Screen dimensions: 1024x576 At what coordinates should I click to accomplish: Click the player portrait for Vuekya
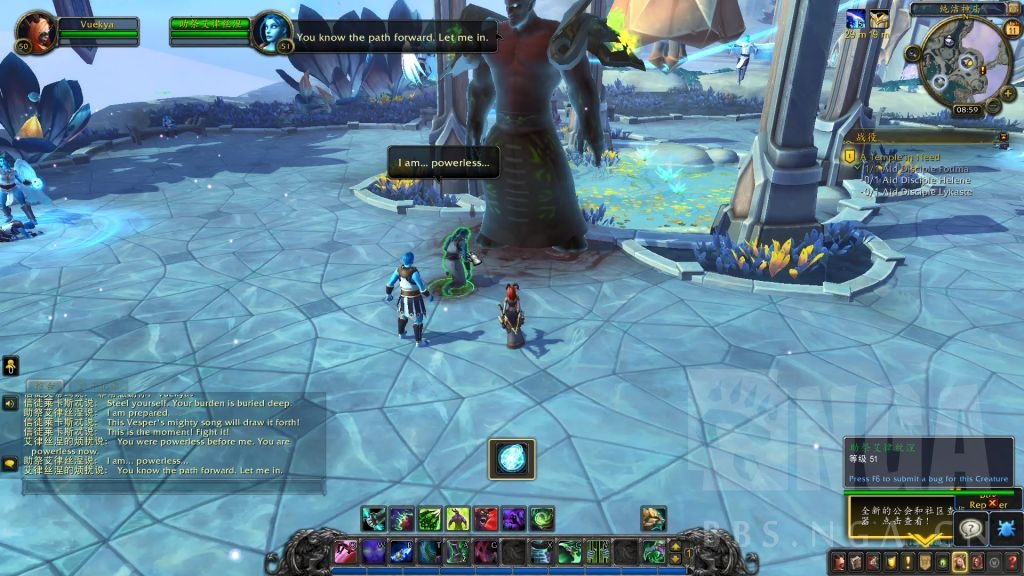pyautogui.click(x=37, y=32)
